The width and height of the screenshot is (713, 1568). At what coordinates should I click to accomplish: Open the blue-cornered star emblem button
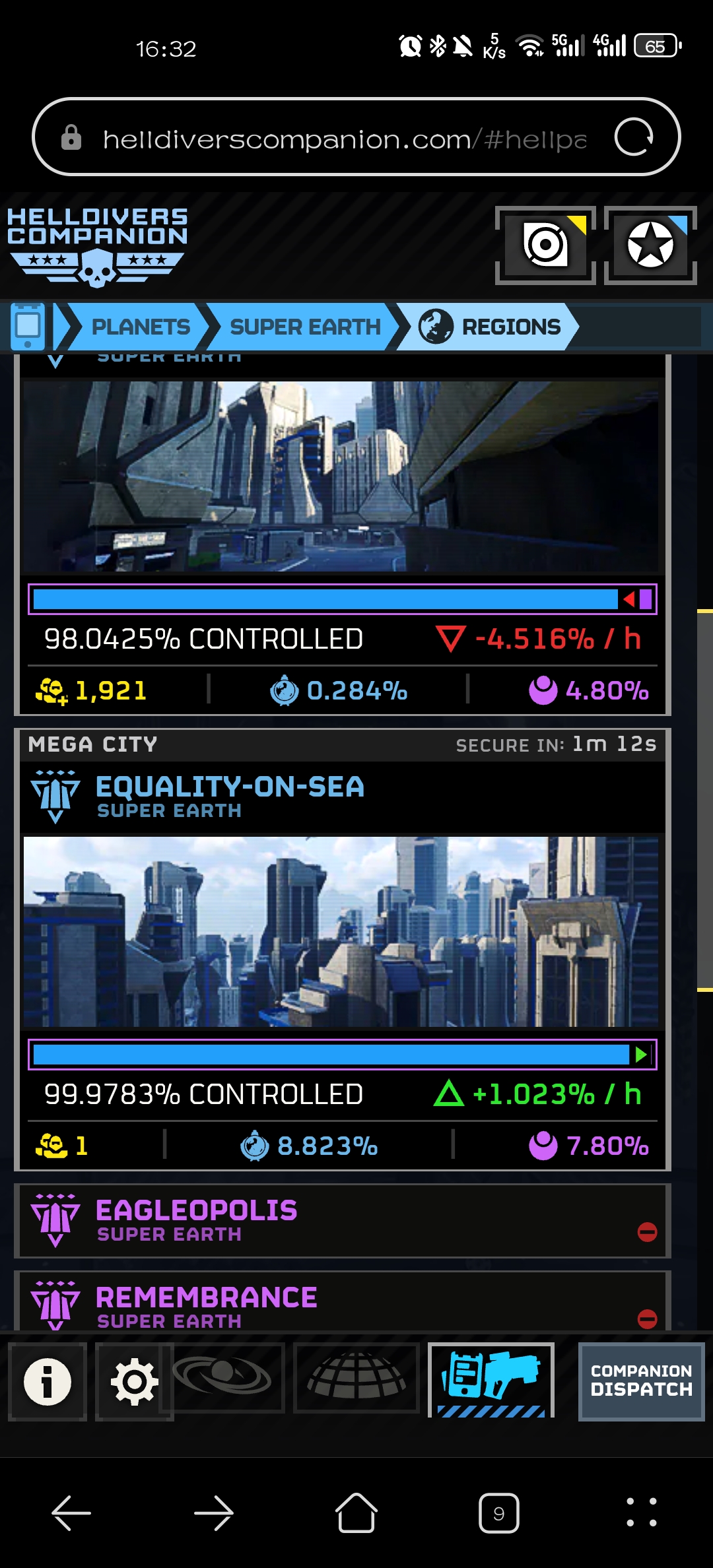[x=650, y=245]
